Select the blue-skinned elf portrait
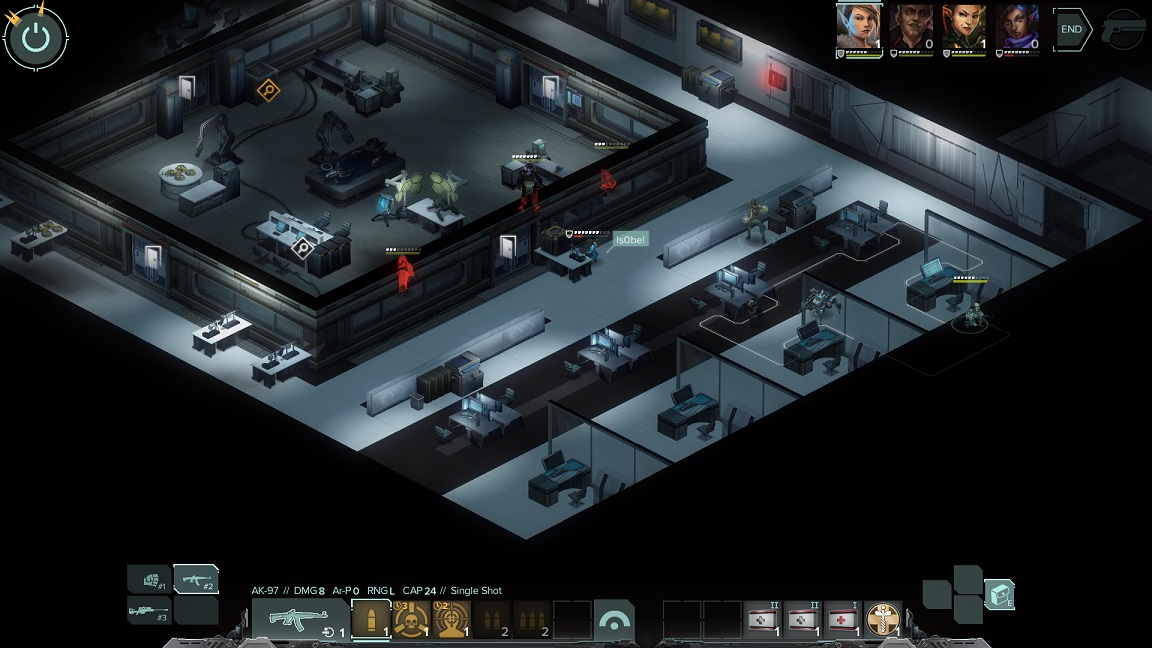Screen dimensions: 1152x648 [x=858, y=27]
